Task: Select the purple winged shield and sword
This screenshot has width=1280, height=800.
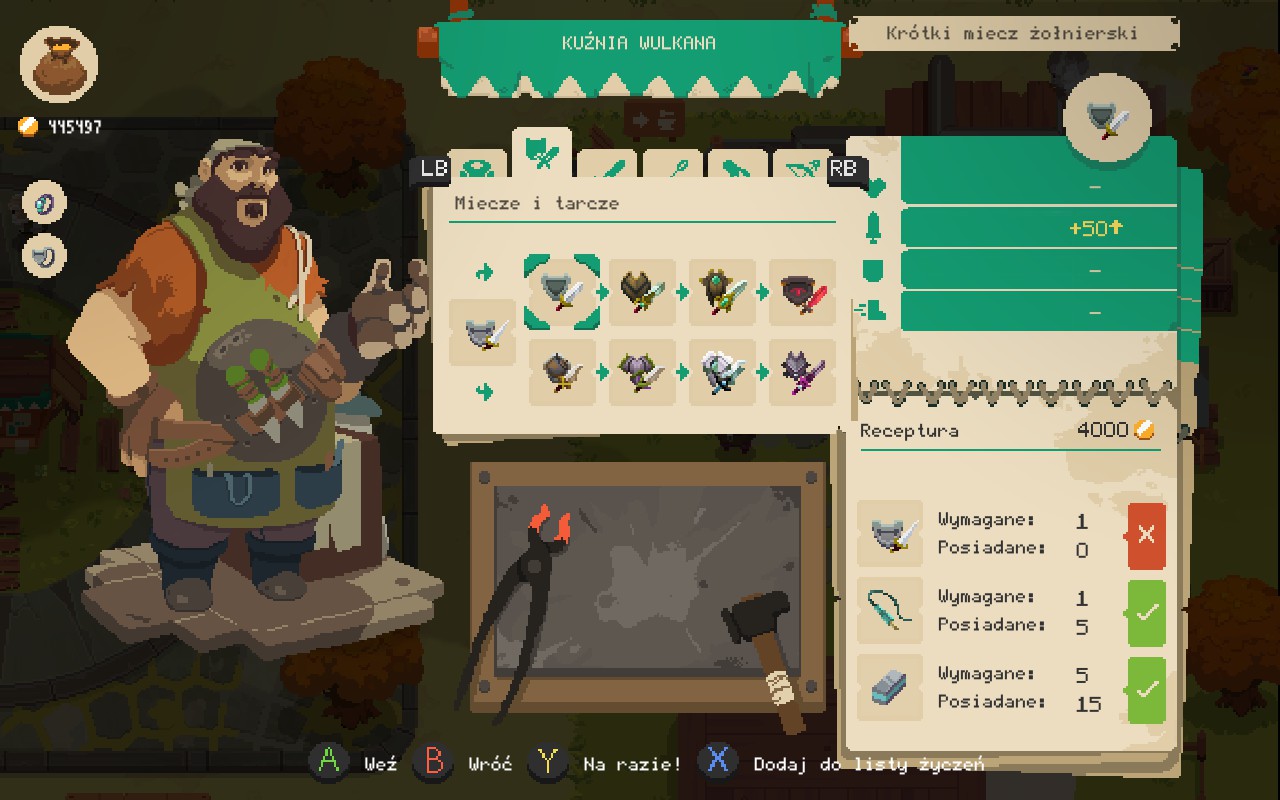Action: coord(642,372)
